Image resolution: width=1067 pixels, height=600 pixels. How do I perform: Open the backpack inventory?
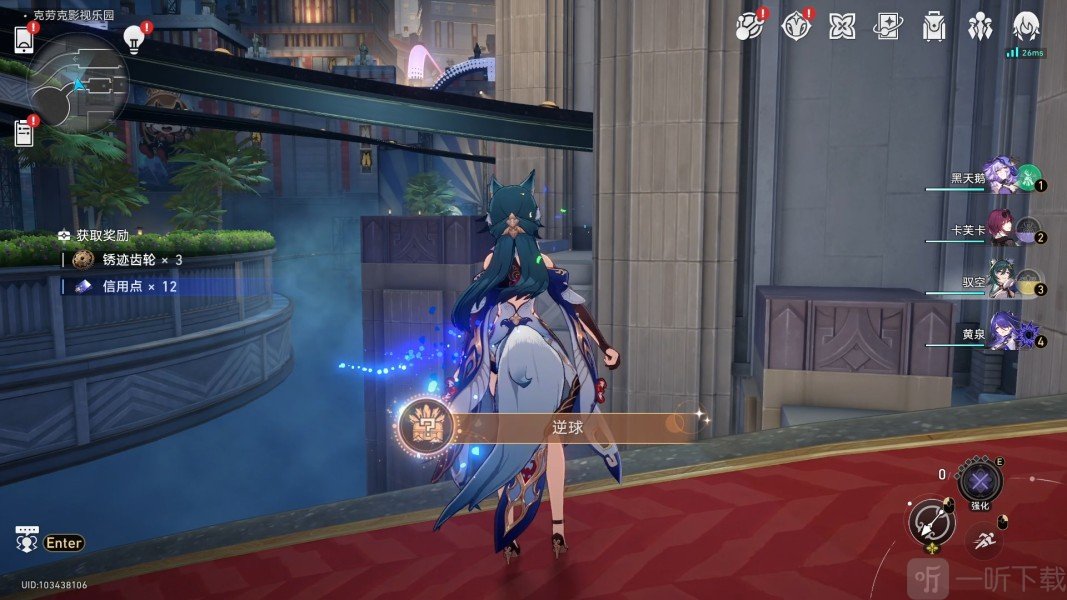(934, 26)
